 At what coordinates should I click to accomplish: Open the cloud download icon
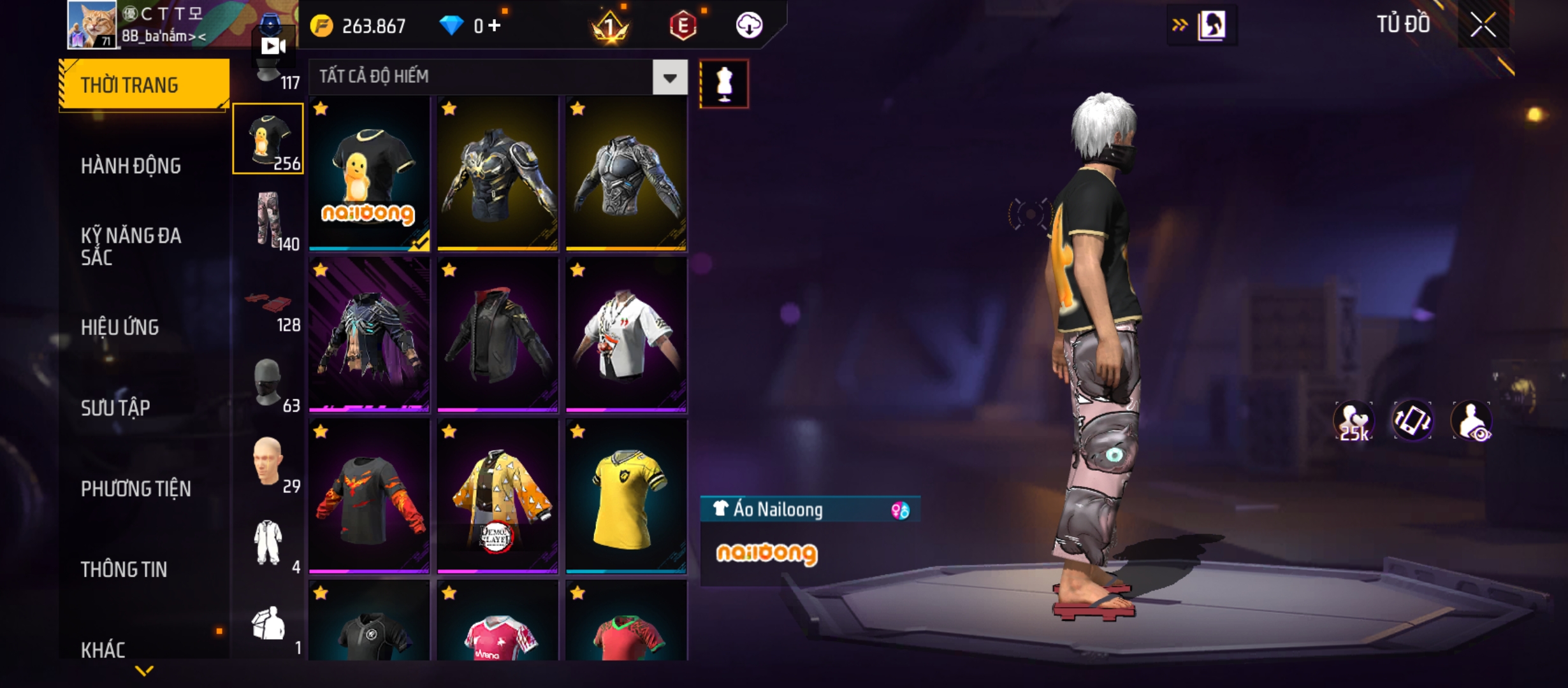749,25
